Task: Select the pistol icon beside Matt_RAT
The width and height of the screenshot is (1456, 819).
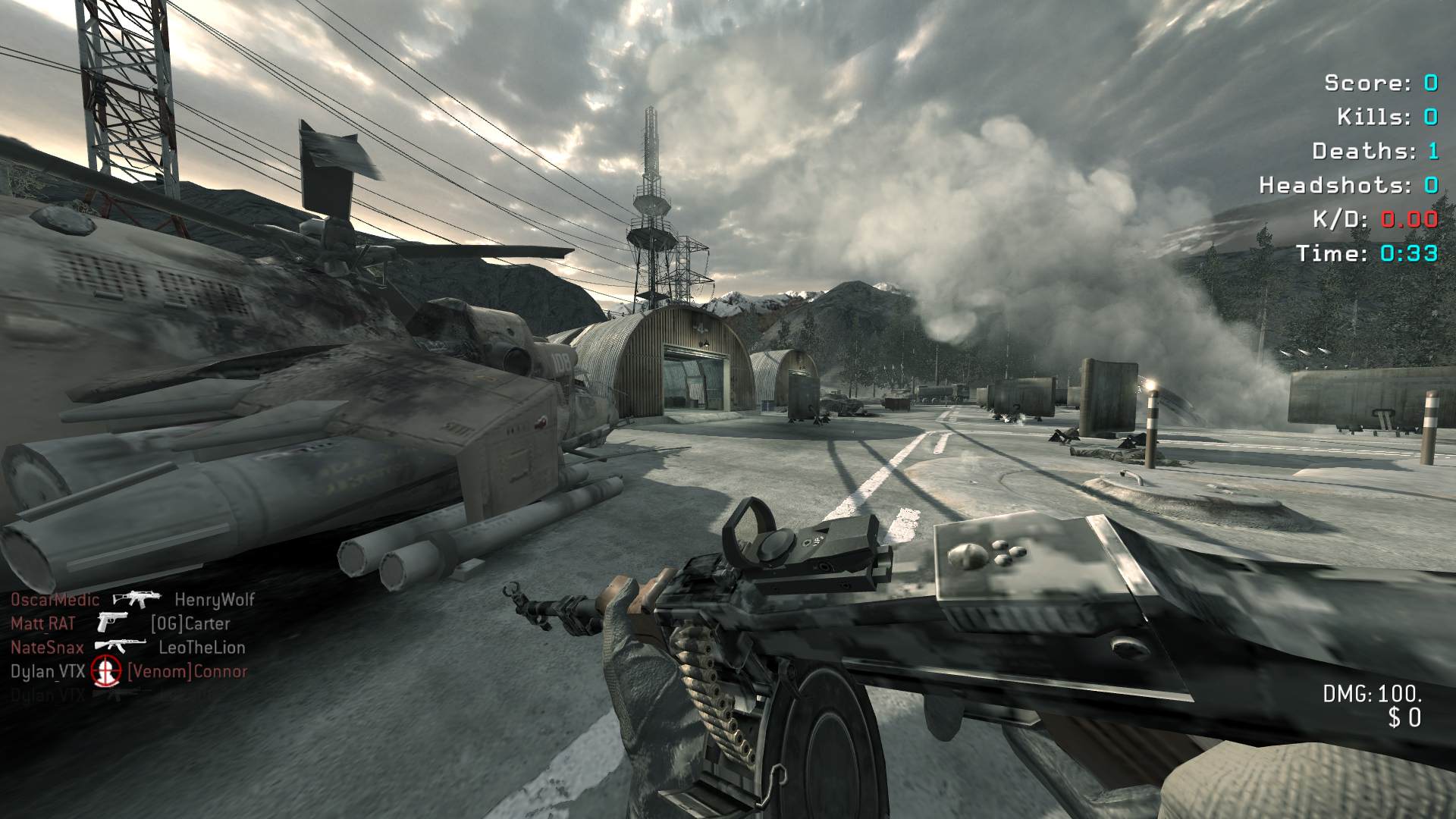Action: pos(112,623)
